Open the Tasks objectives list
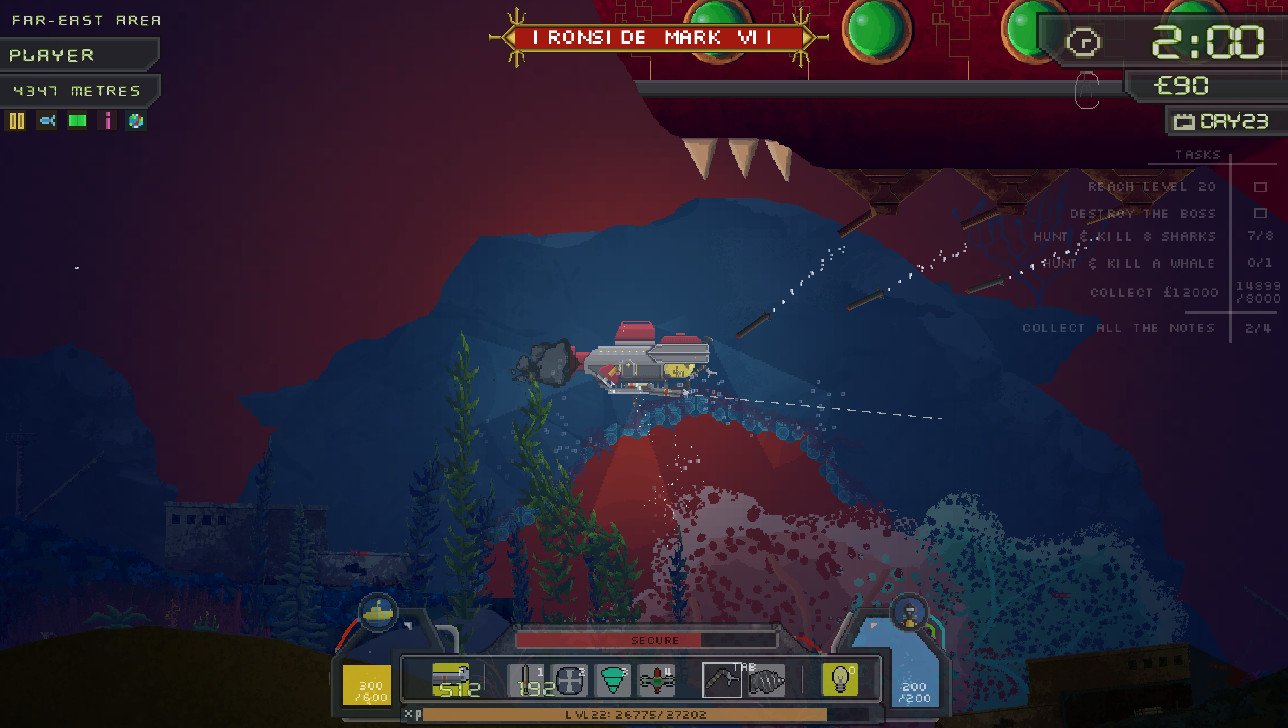 (x=1197, y=155)
